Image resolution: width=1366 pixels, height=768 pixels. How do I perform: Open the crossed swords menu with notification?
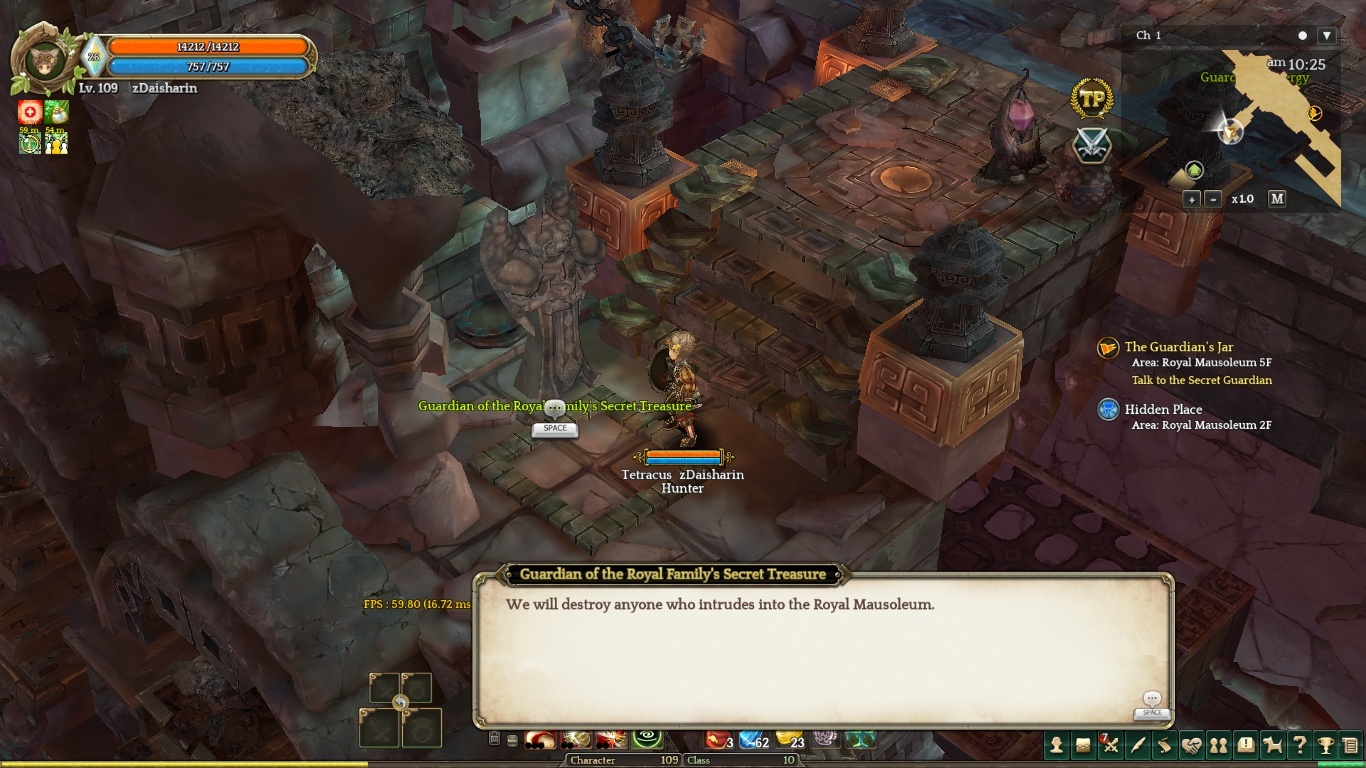(1110, 745)
